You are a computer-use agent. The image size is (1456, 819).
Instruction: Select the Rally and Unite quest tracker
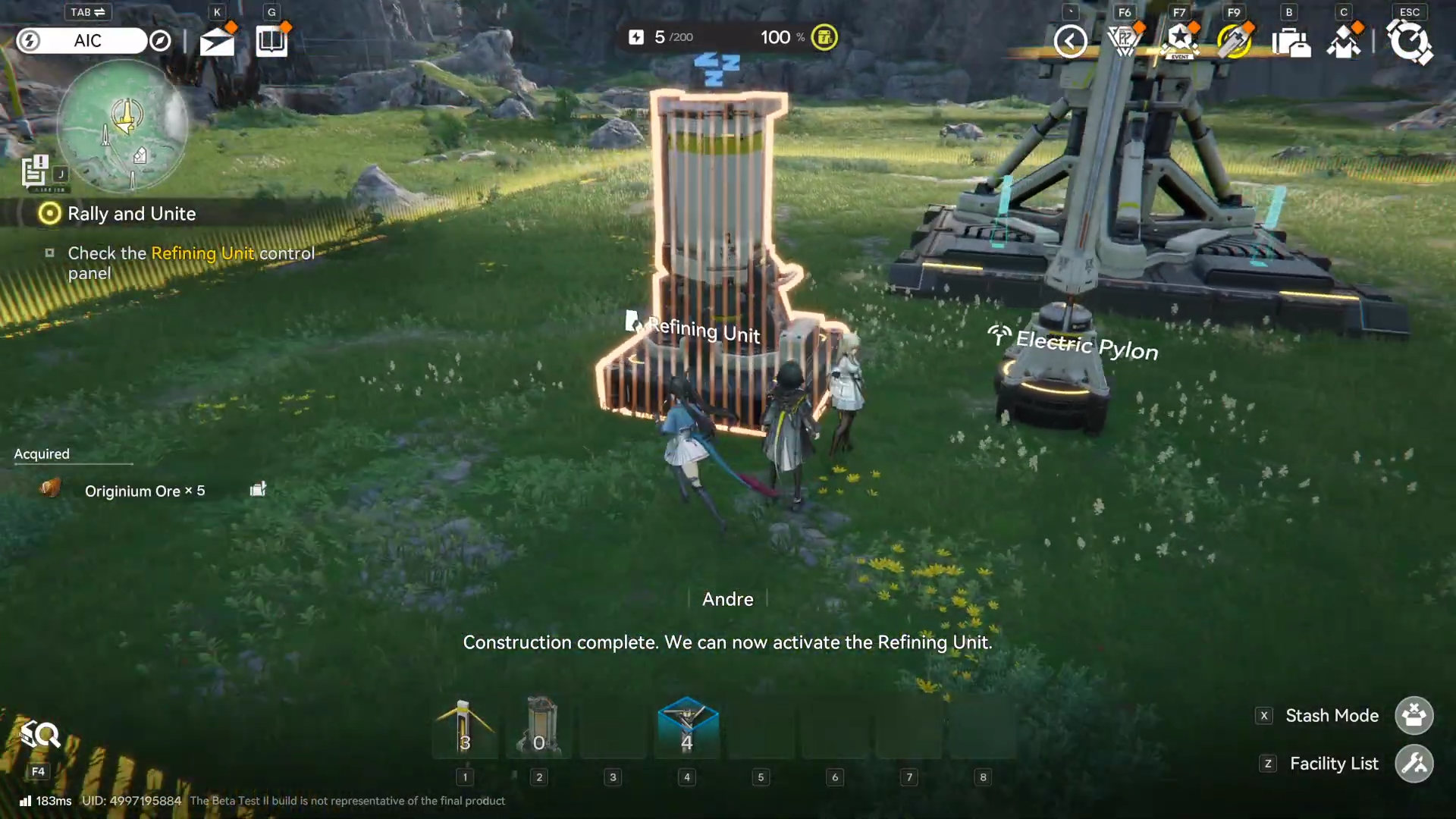click(131, 214)
